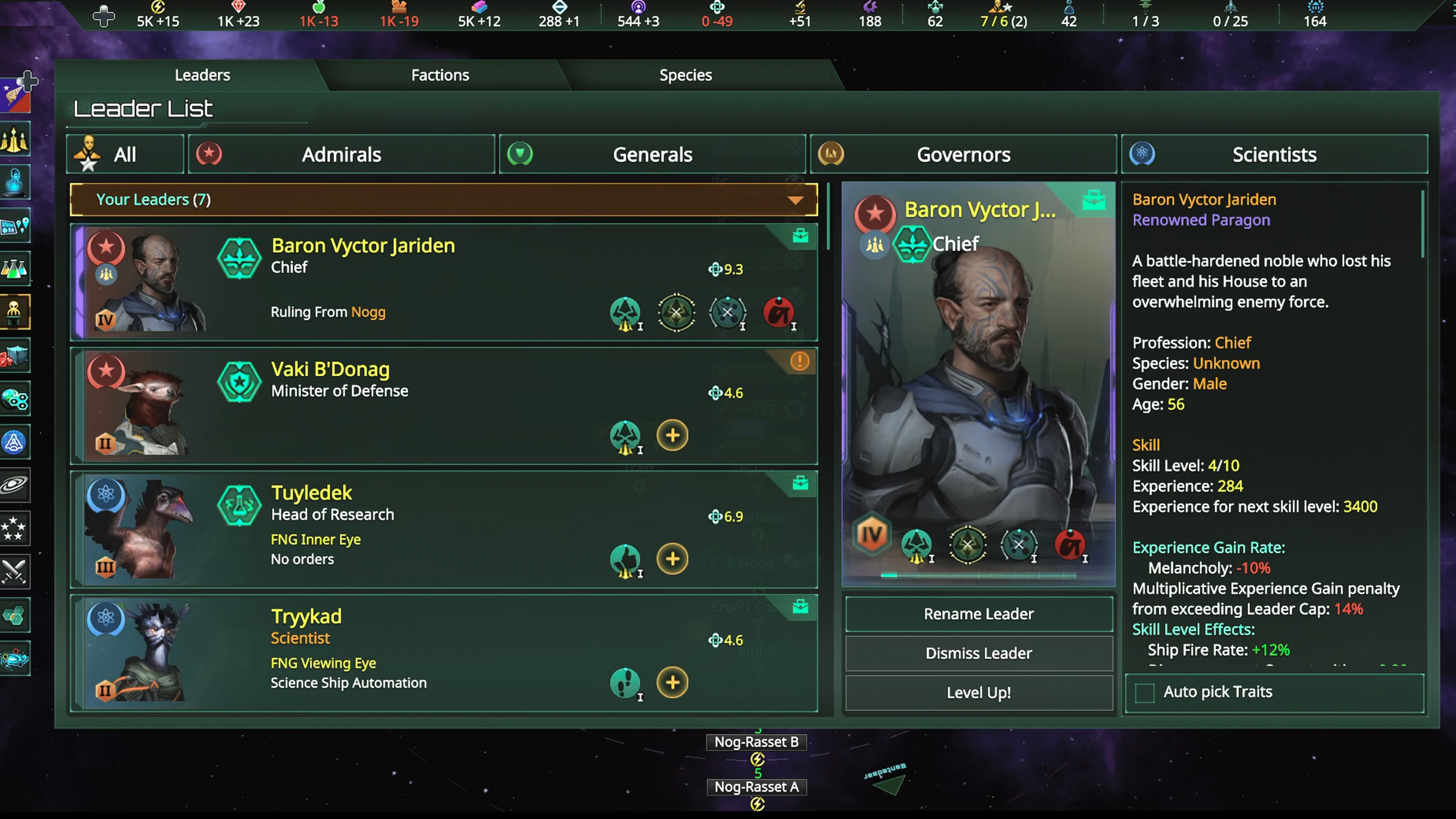The width and height of the screenshot is (1456, 819).
Task: Click the Rename Leader button
Action: (978, 614)
